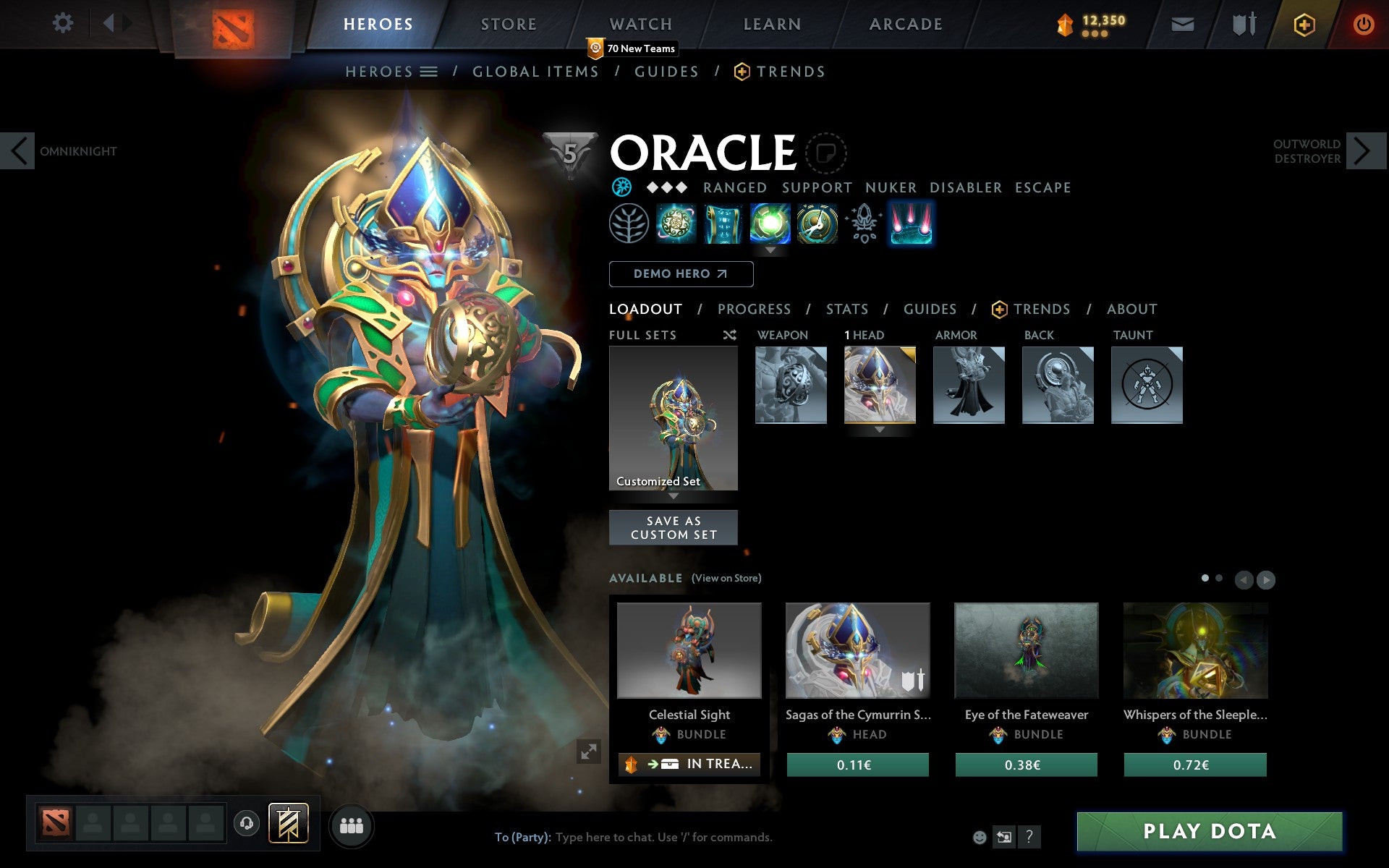This screenshot has height=868, width=1389.
Task: Switch to the Stats tab
Action: click(x=846, y=309)
